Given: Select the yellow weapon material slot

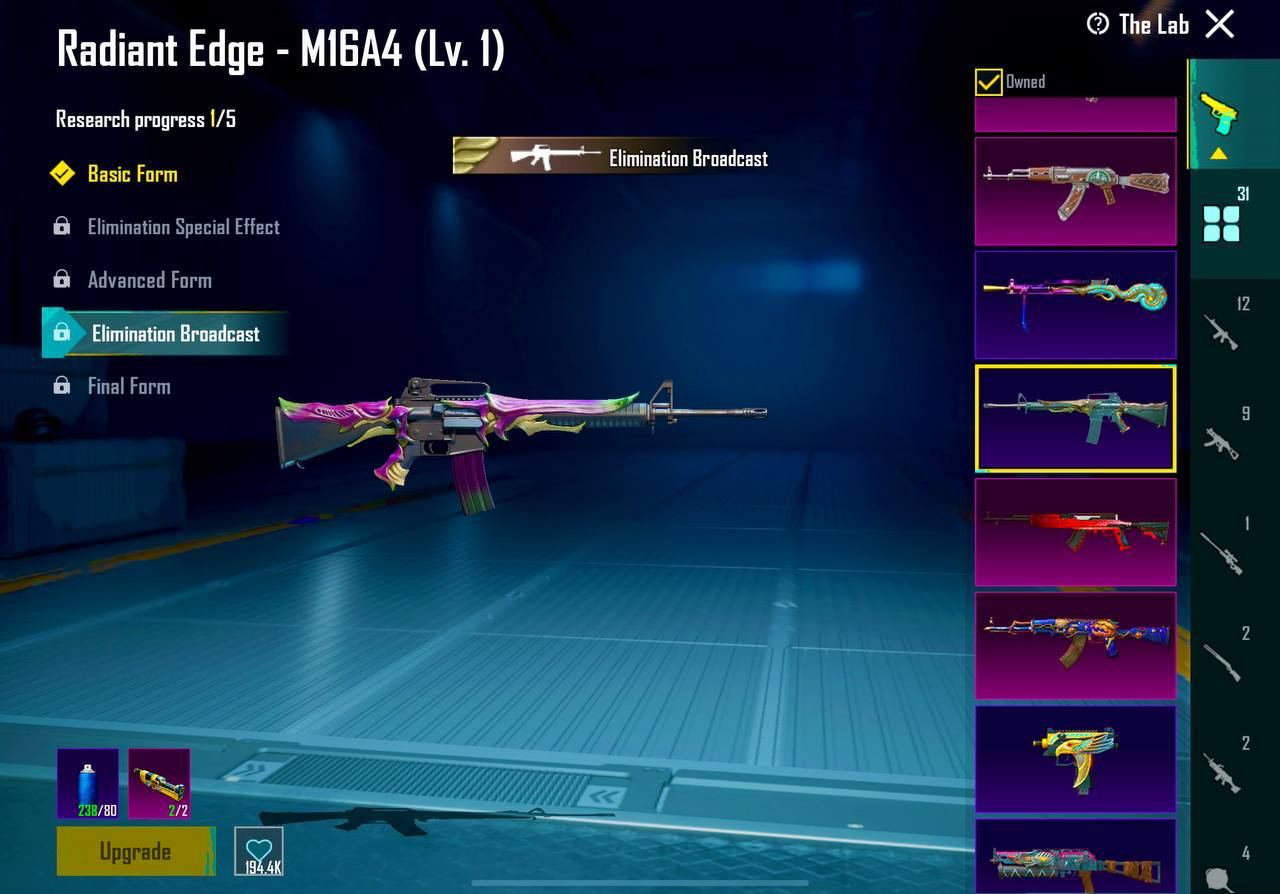Looking at the screenshot, I should 159,783.
